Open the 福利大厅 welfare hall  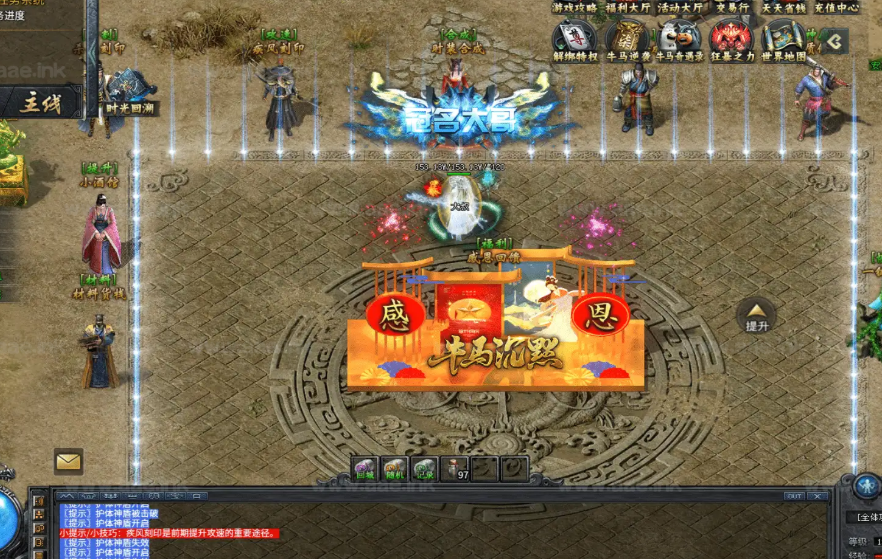pos(628,8)
